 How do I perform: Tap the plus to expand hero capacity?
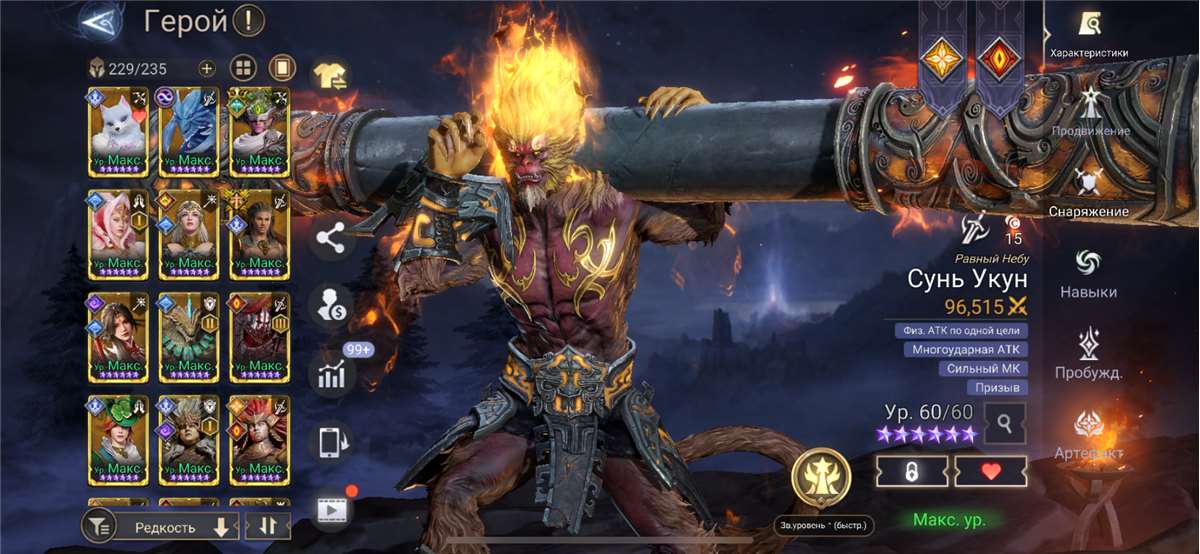point(207,69)
